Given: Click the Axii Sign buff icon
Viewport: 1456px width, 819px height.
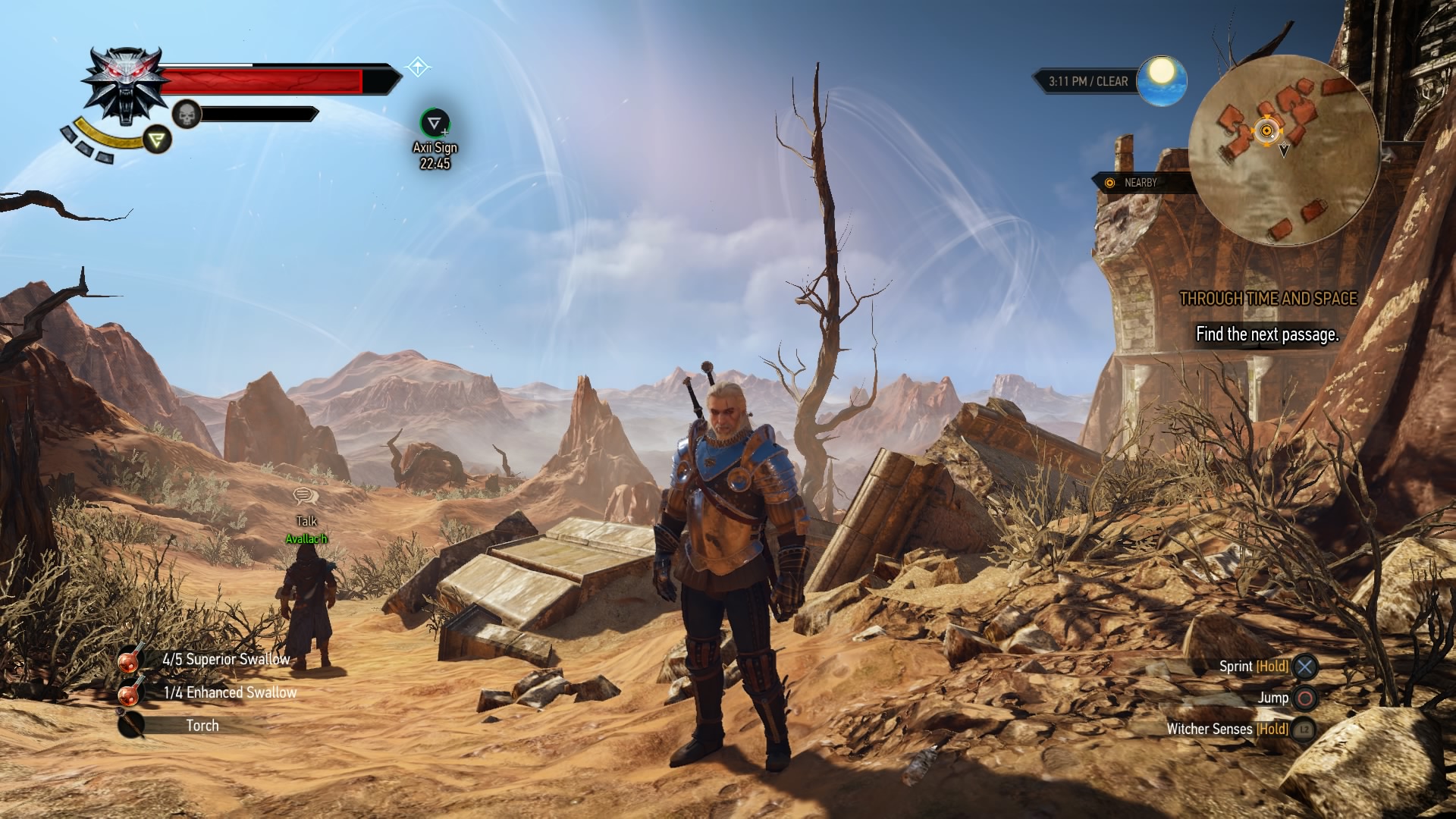Looking at the screenshot, I should pos(435,122).
